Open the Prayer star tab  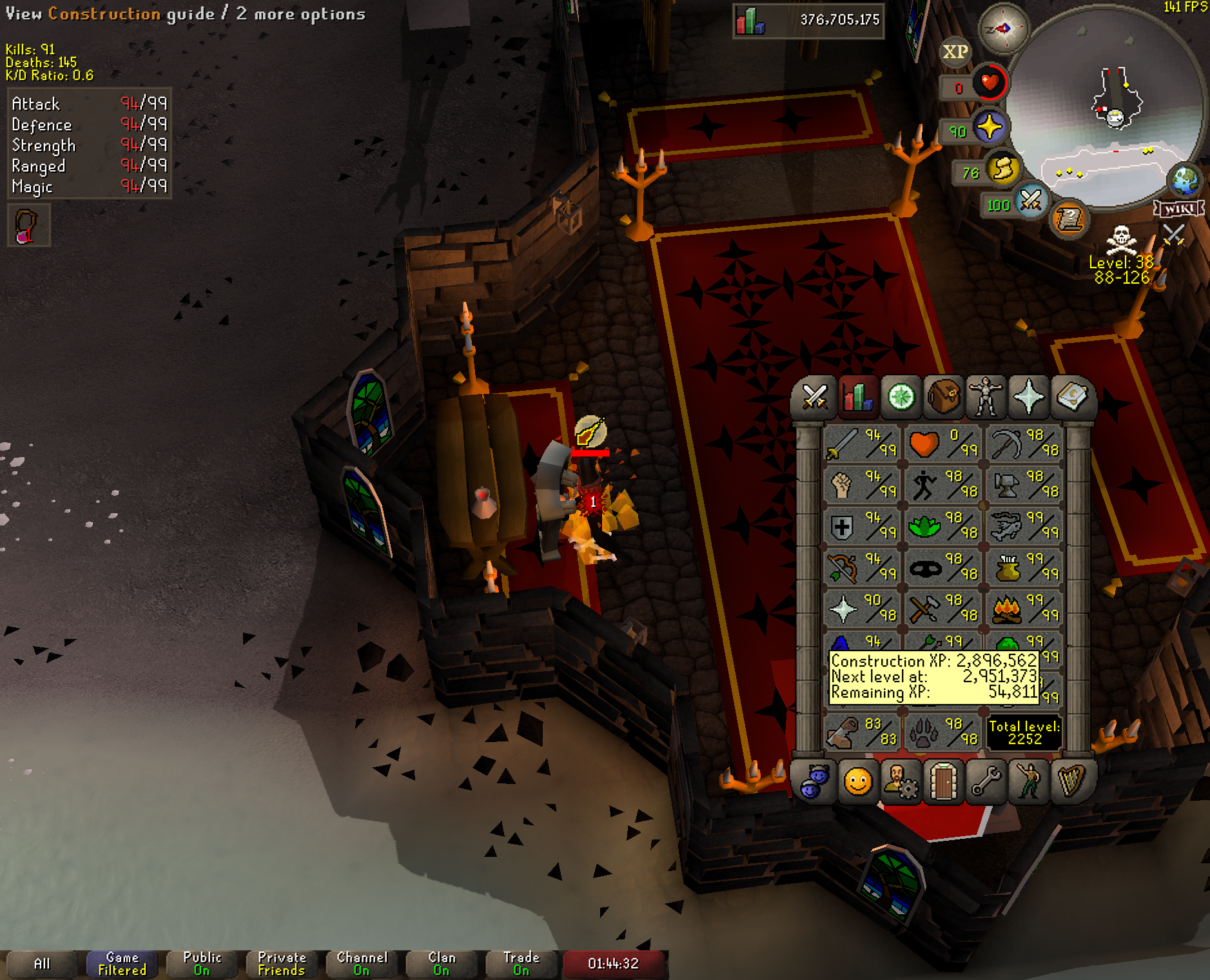click(x=1028, y=397)
